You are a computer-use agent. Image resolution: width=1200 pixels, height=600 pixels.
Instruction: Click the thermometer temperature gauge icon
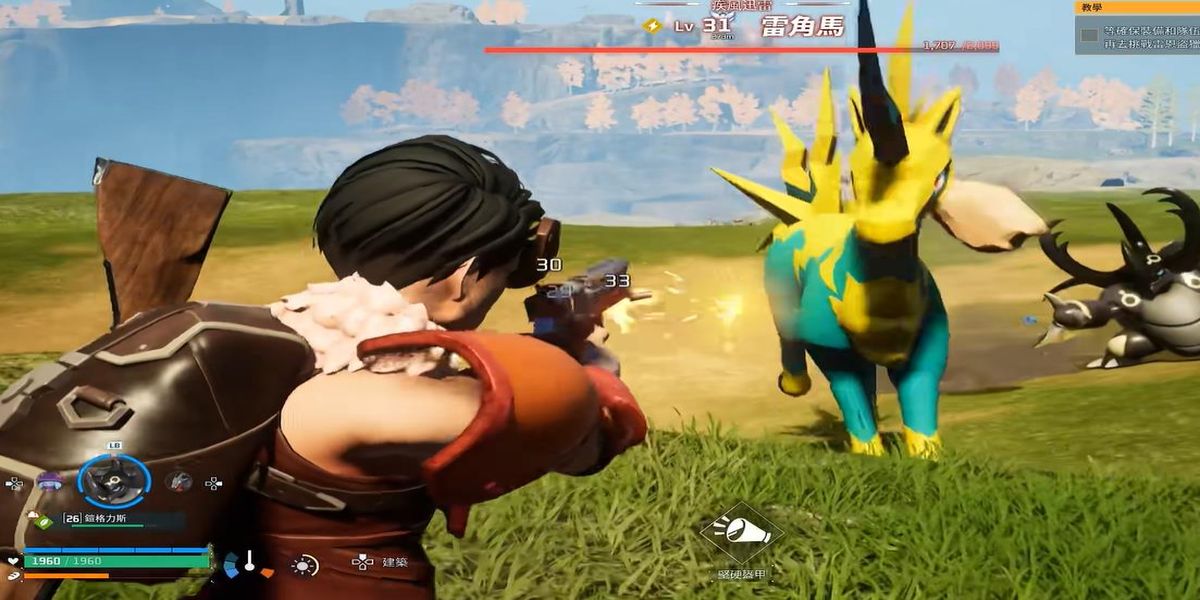[248, 562]
